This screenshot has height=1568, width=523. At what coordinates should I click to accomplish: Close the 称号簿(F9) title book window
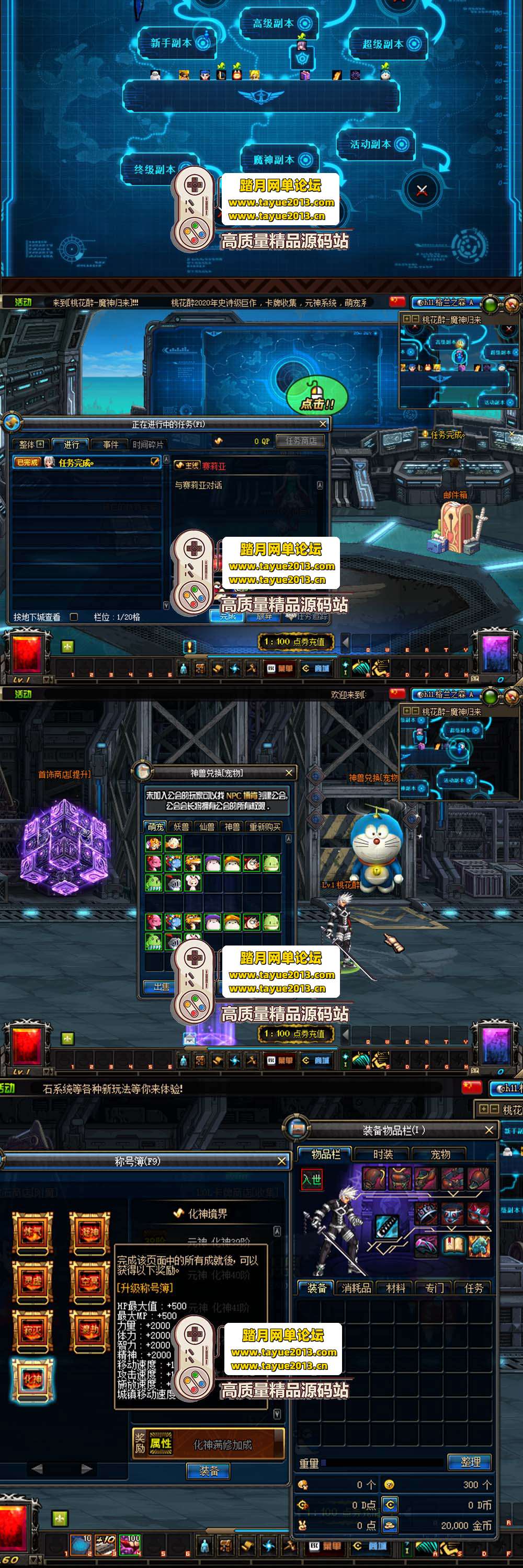point(281,1161)
